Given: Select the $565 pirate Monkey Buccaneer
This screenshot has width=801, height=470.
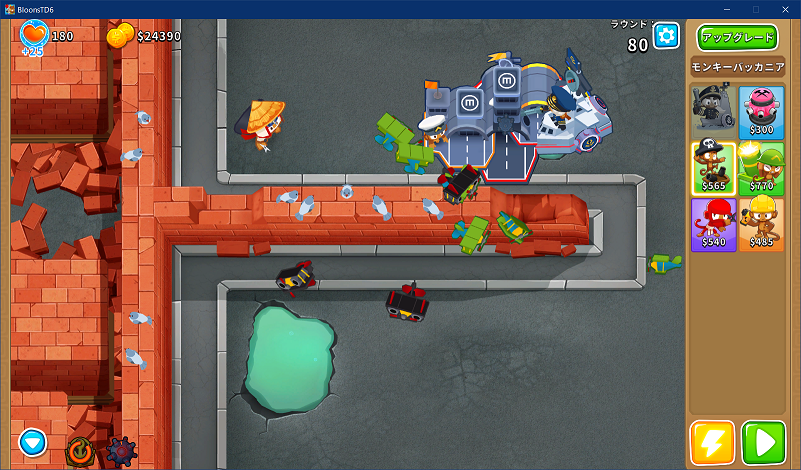Looking at the screenshot, I should tap(712, 167).
